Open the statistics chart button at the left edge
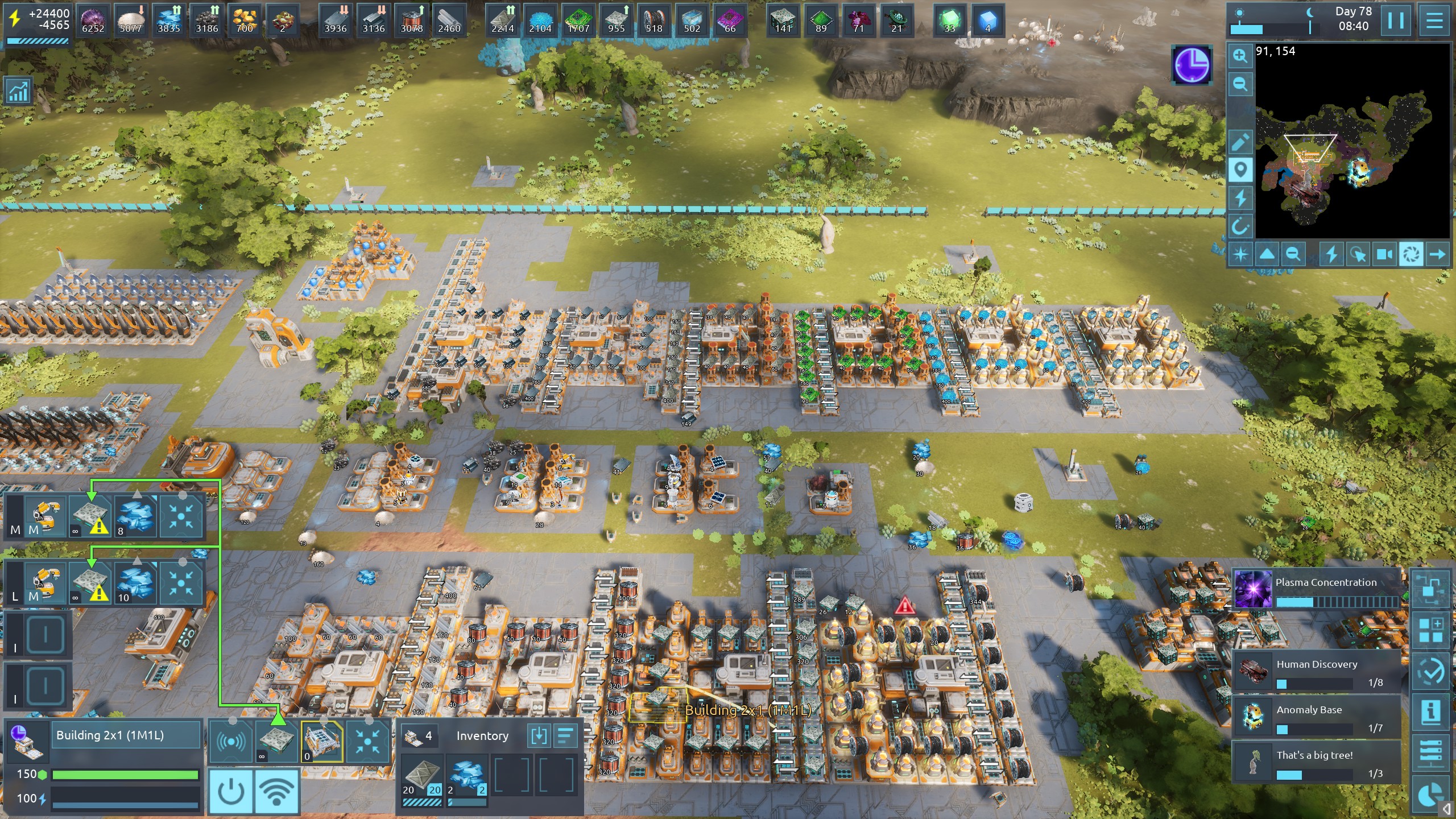 (18, 91)
